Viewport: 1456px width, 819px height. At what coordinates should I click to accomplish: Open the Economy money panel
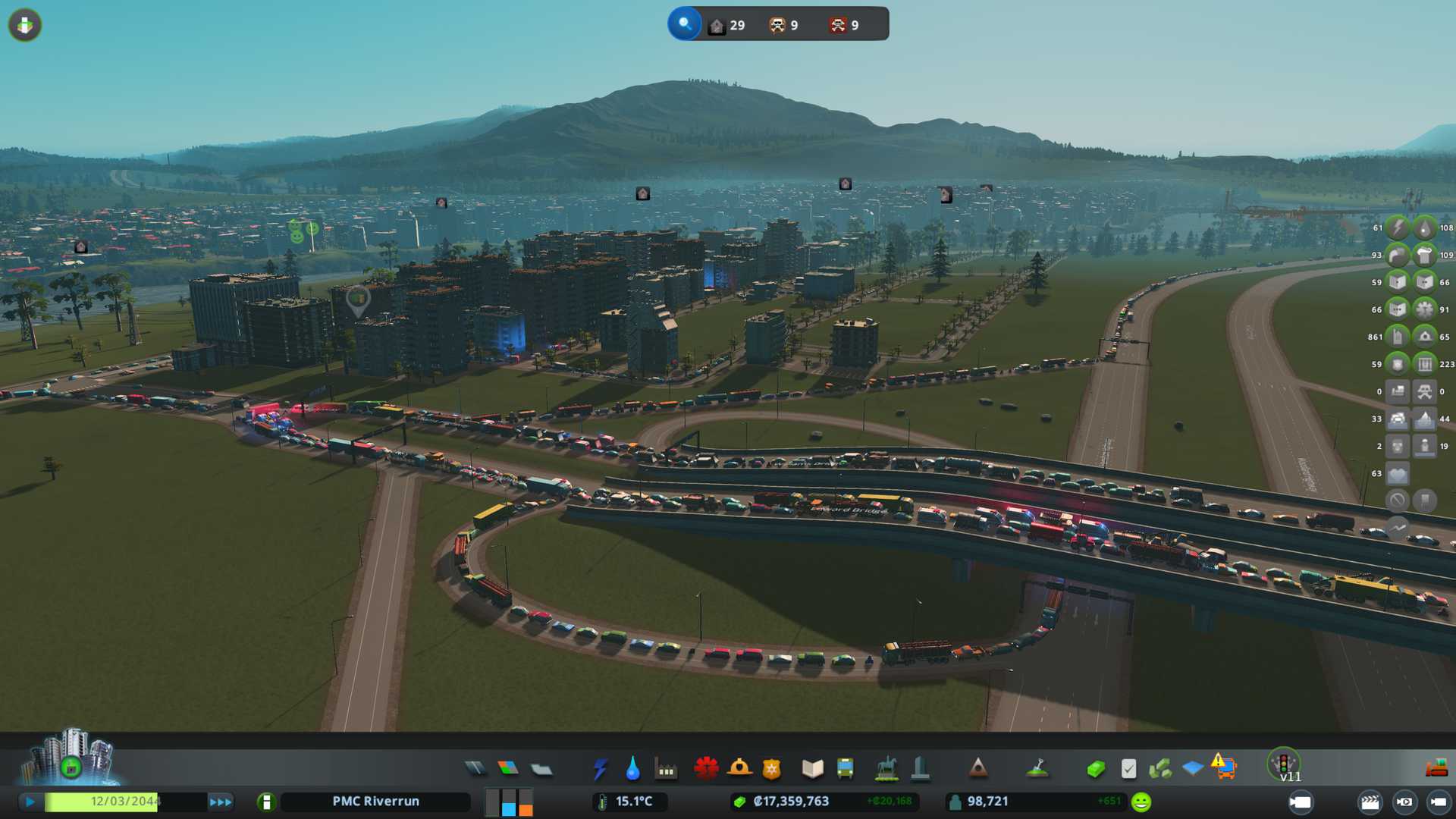pos(1095,769)
